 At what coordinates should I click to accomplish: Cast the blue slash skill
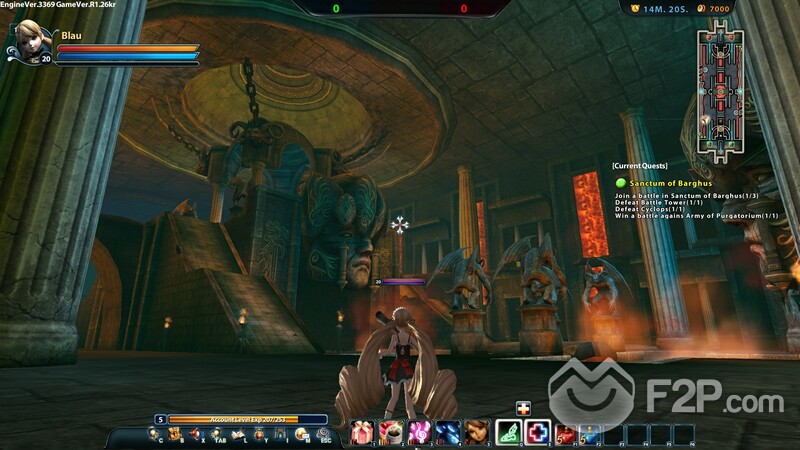[447, 432]
